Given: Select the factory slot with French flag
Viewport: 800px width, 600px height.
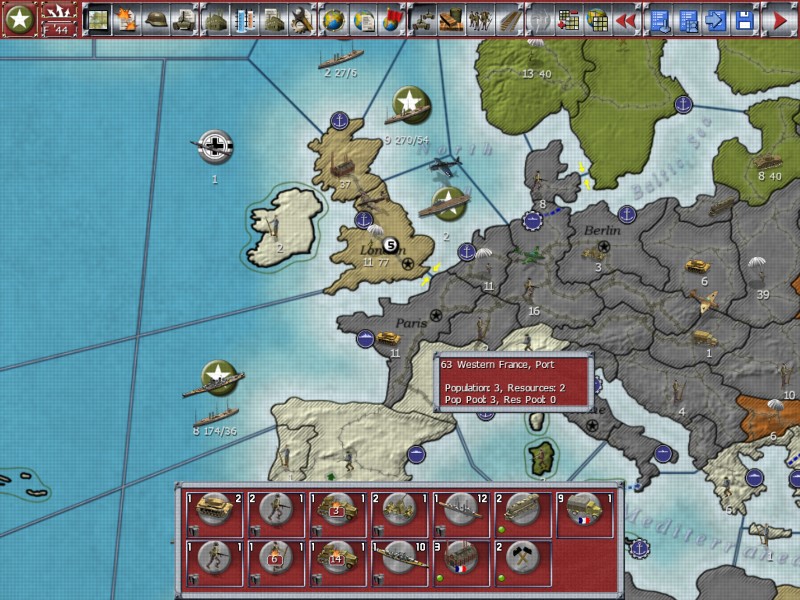Looking at the screenshot, I should coord(462,562).
